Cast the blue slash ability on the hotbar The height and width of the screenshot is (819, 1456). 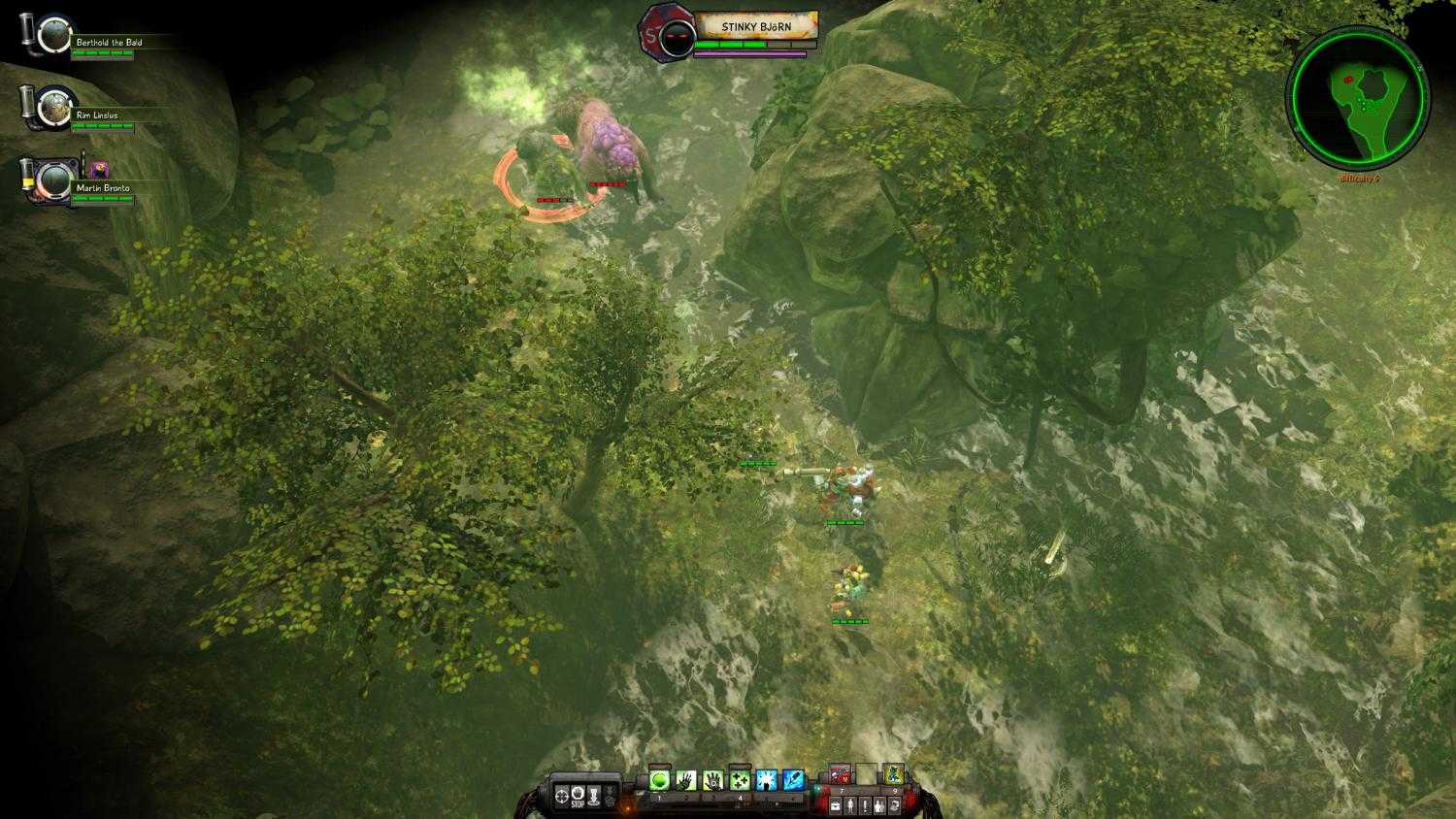coord(794,780)
